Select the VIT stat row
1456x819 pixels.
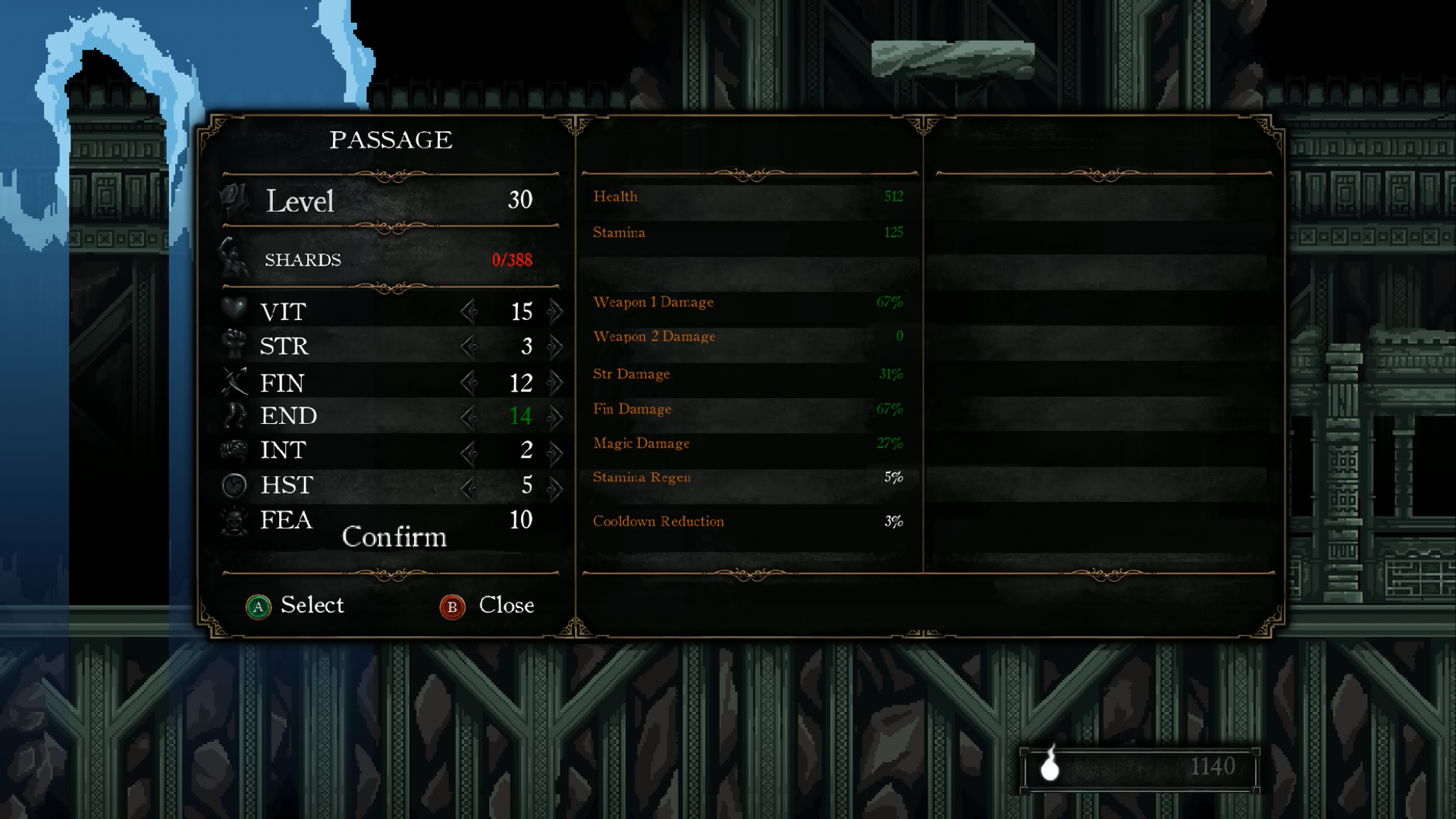click(x=283, y=312)
